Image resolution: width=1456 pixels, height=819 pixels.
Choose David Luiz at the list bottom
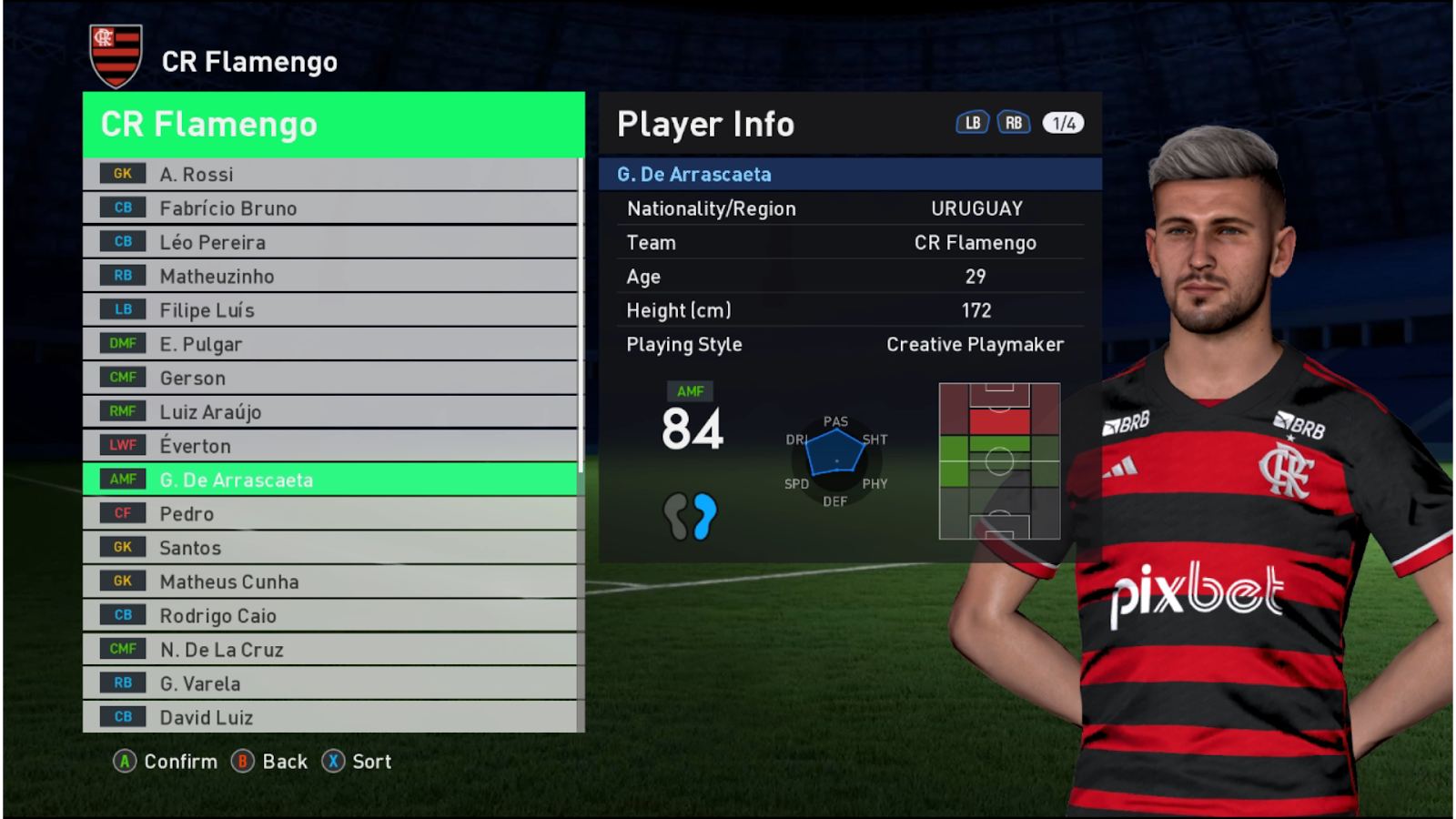pos(329,717)
